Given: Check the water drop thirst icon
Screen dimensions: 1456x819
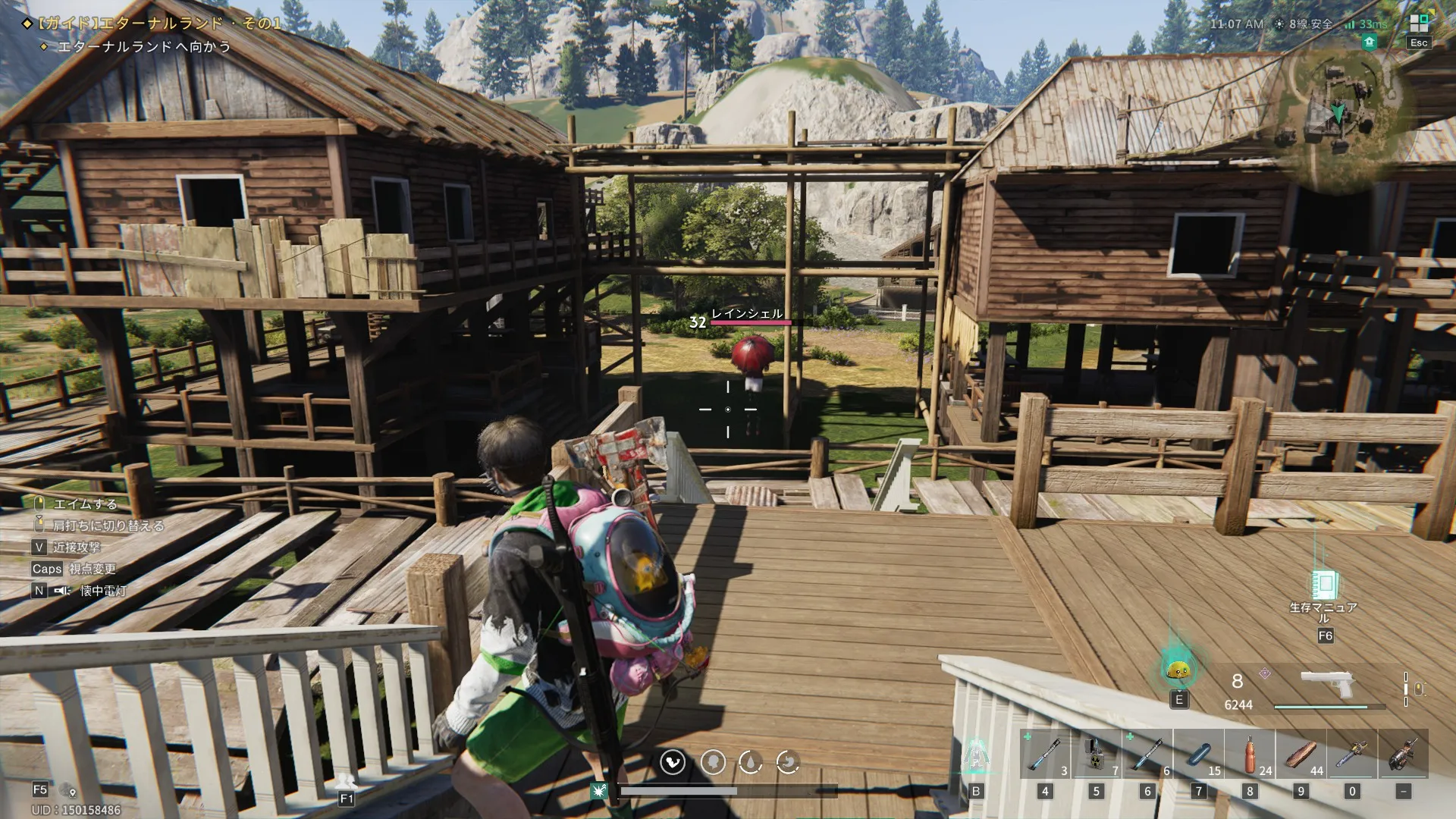Looking at the screenshot, I should [x=750, y=761].
